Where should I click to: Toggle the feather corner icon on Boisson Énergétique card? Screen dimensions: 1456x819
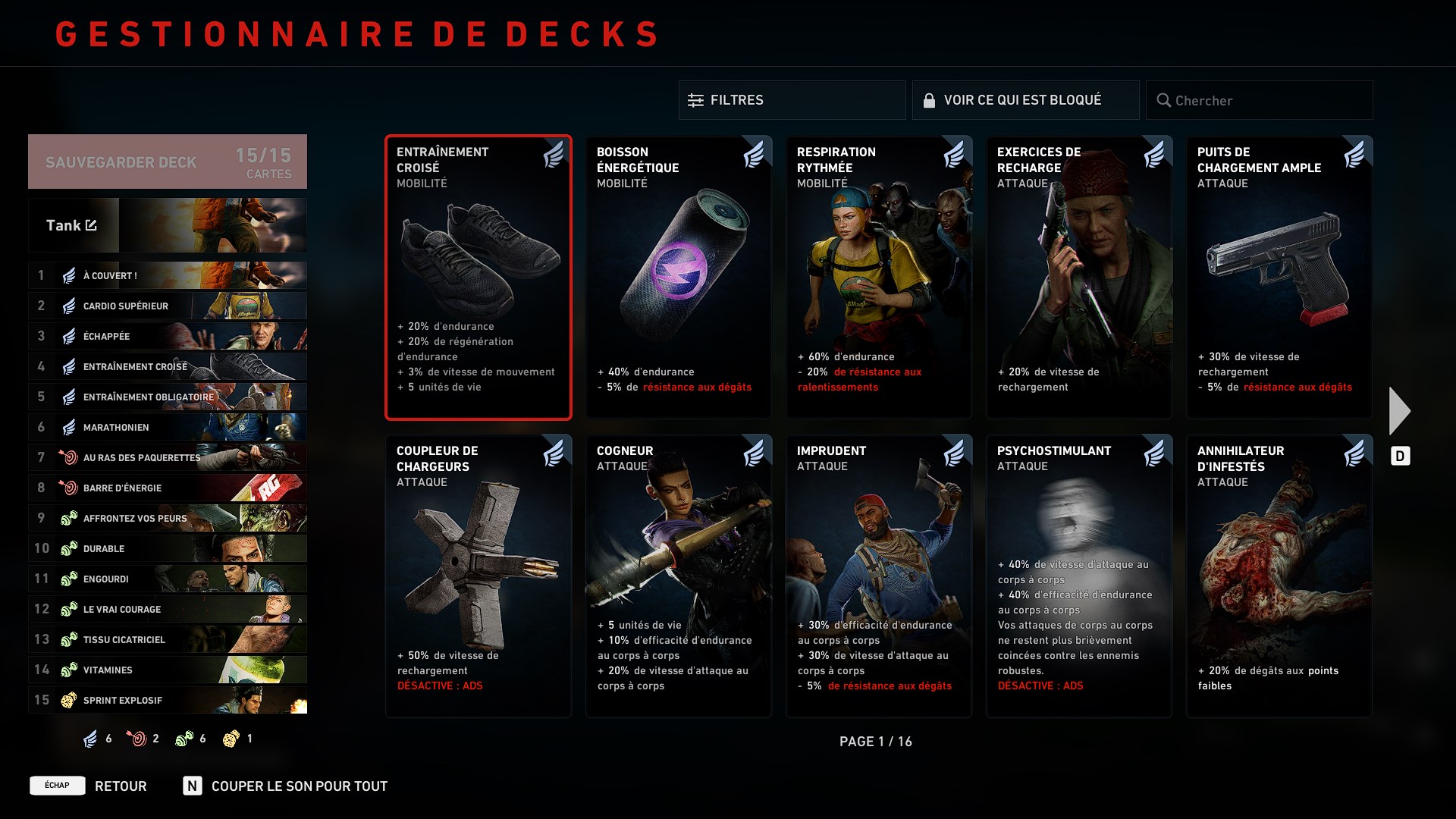tap(755, 155)
